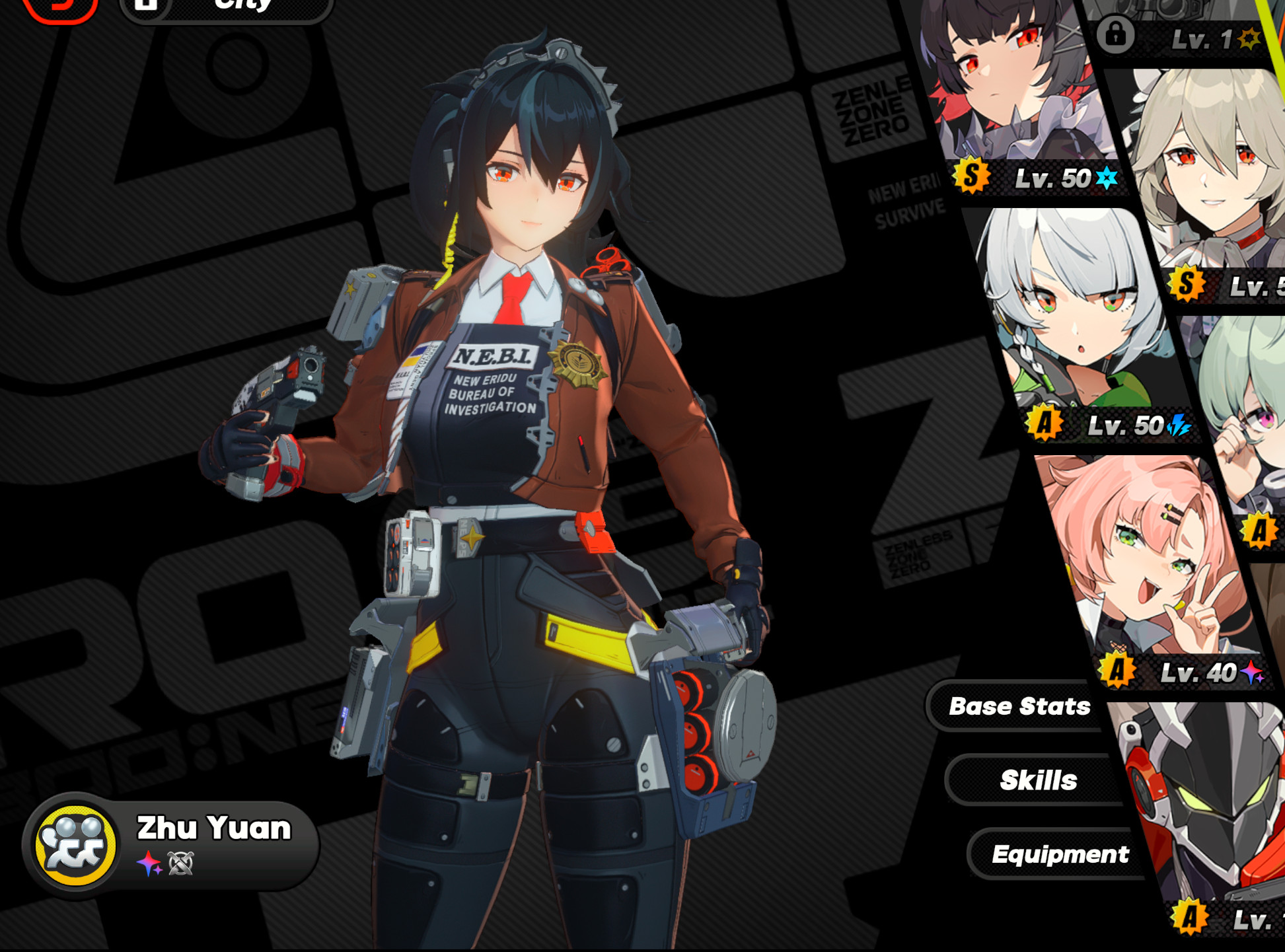Click the small lock toggle beside the City label

click(x=147, y=5)
